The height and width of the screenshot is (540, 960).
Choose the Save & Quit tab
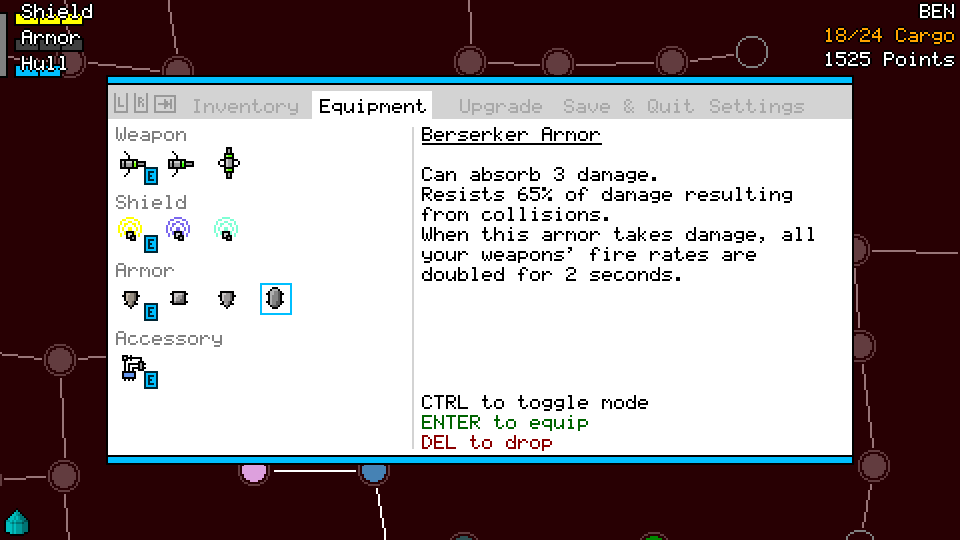pos(626,106)
